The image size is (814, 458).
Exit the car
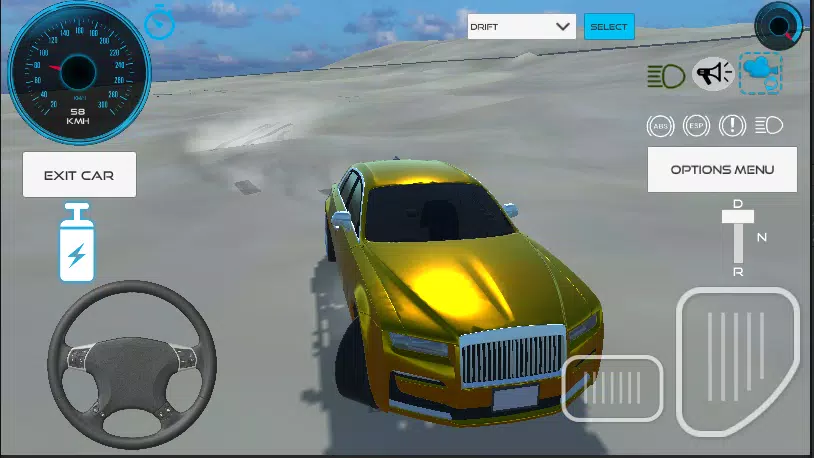click(79, 175)
